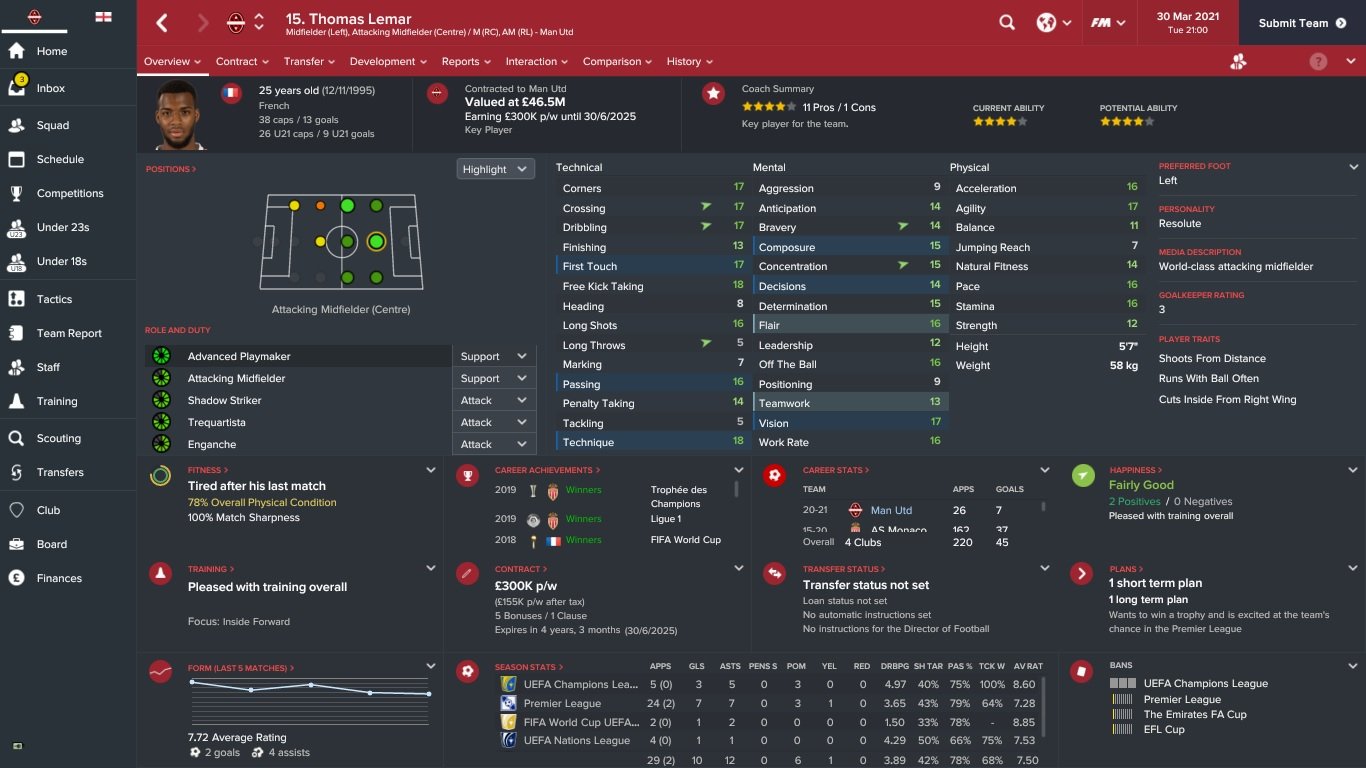The image size is (1366, 768).
Task: Open the Tactics section
Action: tap(54, 299)
